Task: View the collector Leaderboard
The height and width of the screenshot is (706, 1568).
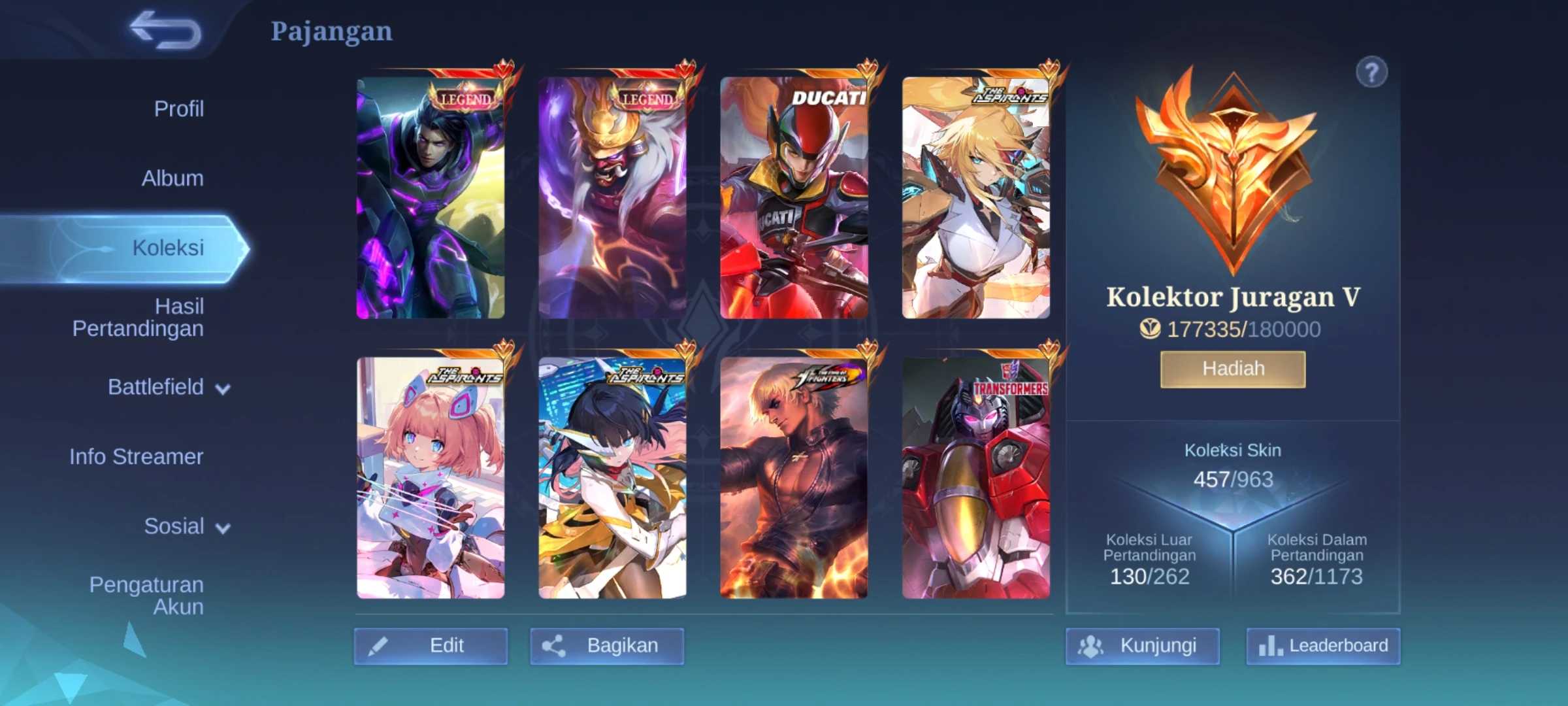Action: (x=1323, y=646)
